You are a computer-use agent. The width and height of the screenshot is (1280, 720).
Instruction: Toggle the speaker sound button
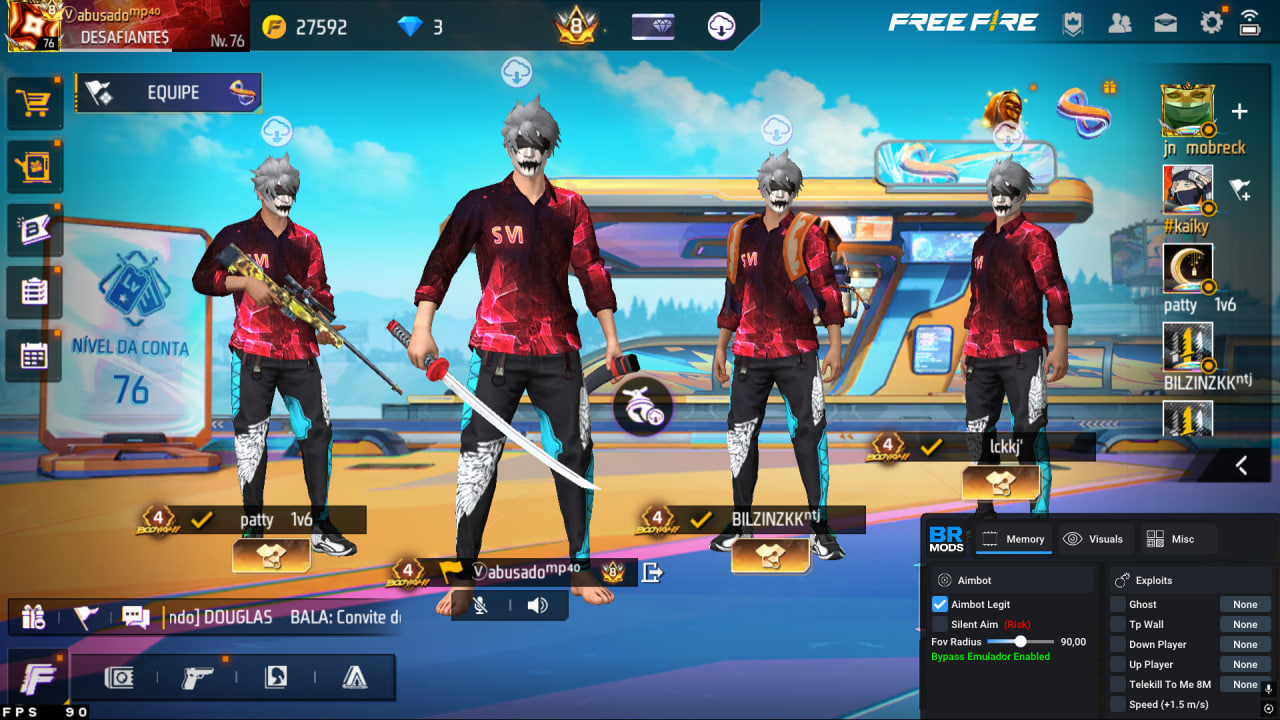538,605
